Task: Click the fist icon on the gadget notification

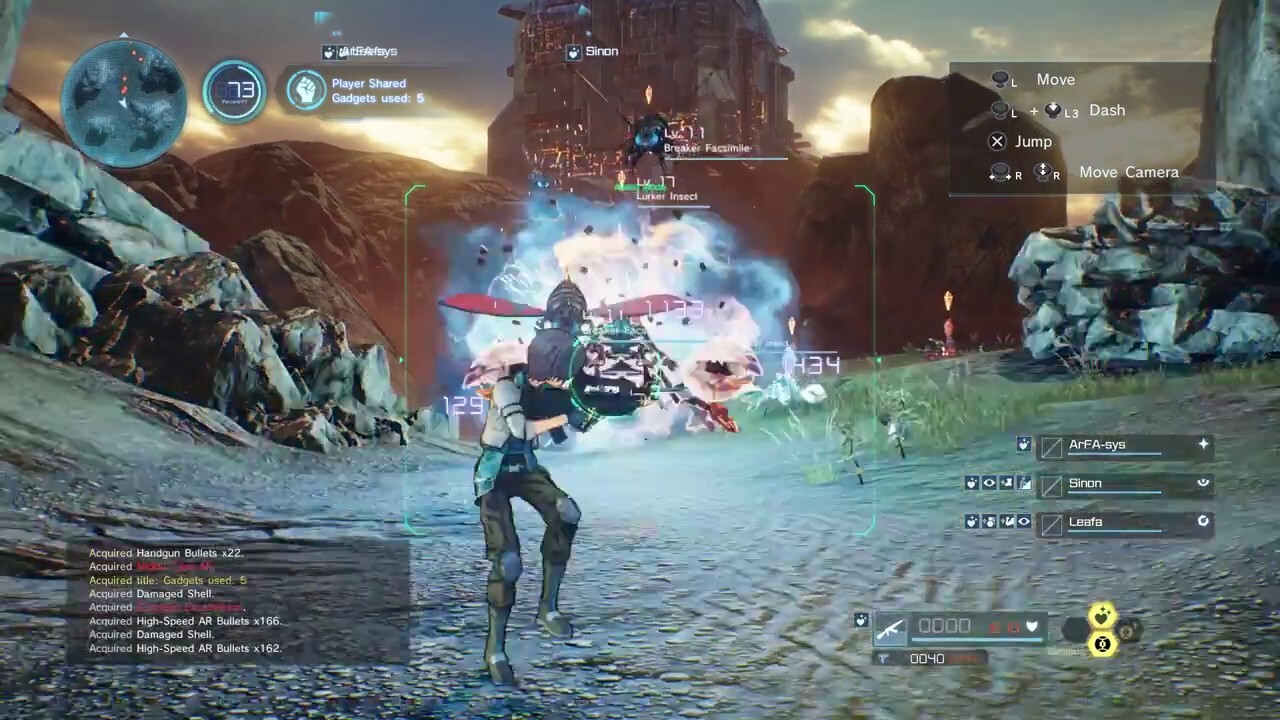Action: pyautogui.click(x=306, y=90)
